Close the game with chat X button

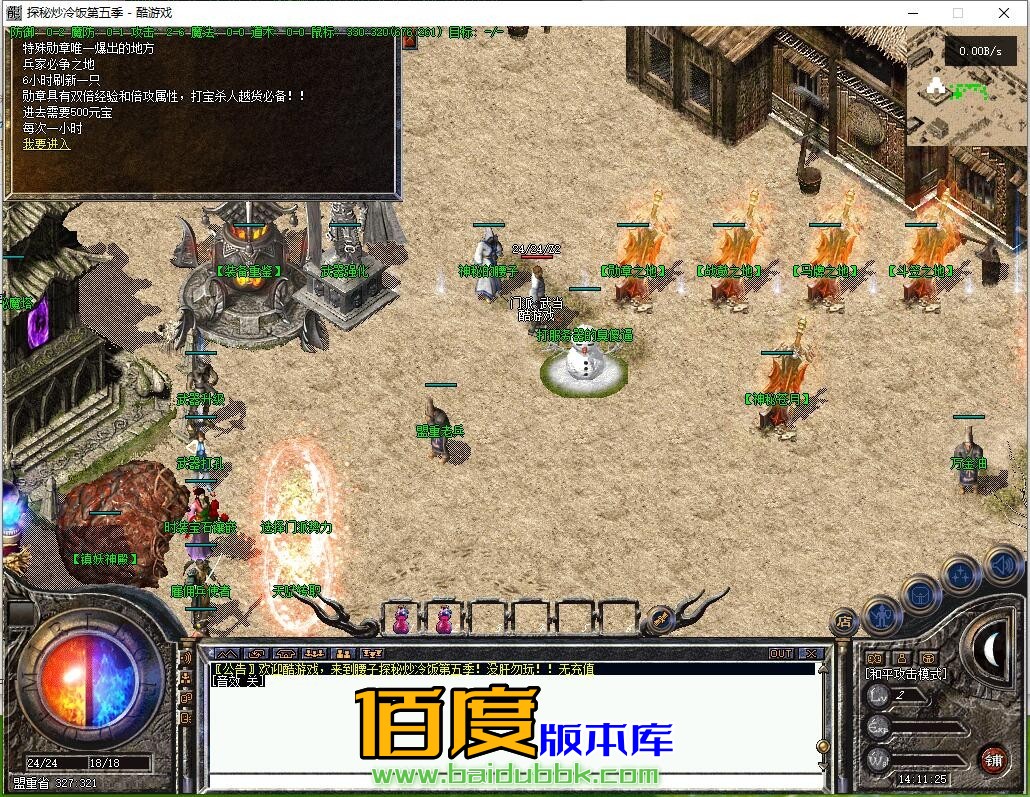coord(811,653)
